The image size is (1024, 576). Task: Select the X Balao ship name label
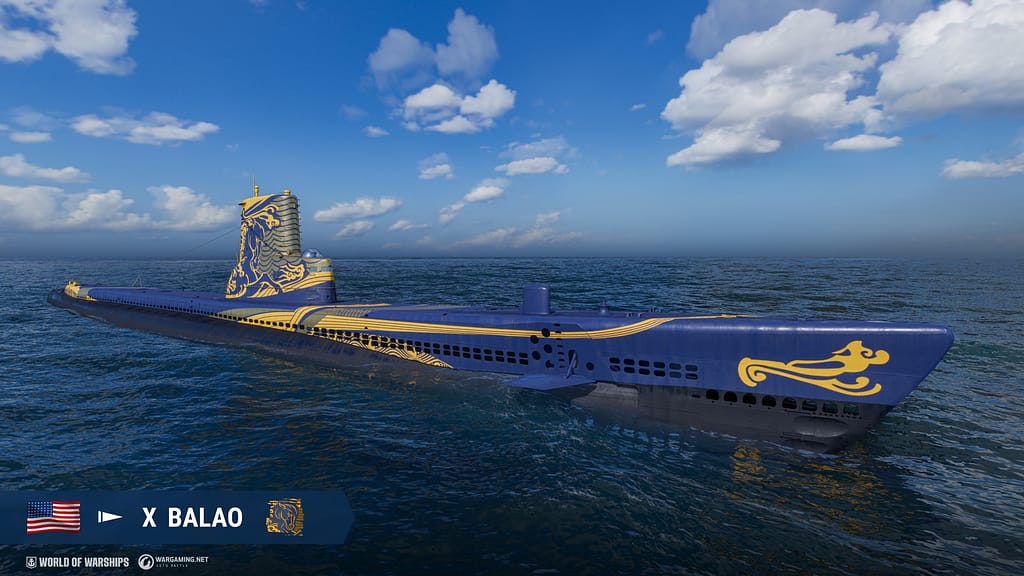click(192, 517)
